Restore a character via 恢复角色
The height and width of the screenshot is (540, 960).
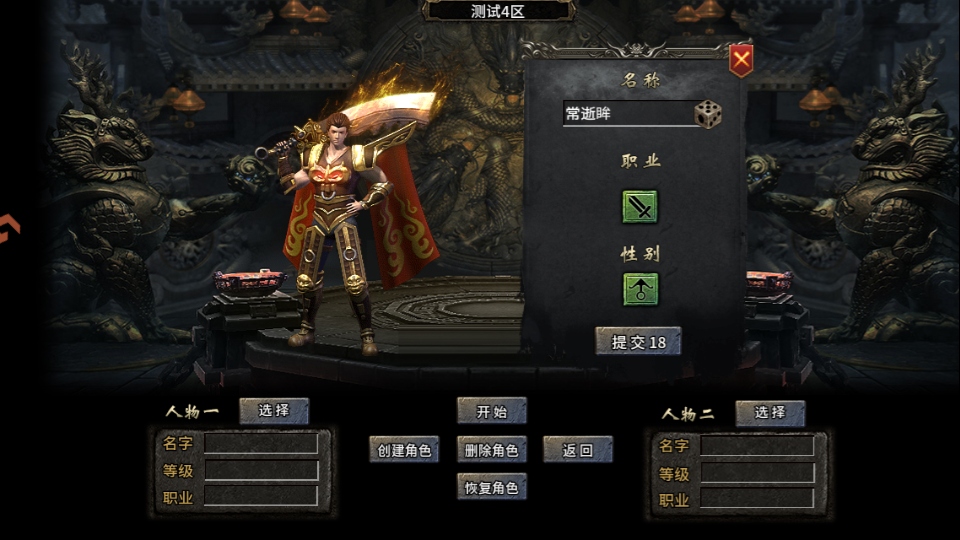pos(491,488)
